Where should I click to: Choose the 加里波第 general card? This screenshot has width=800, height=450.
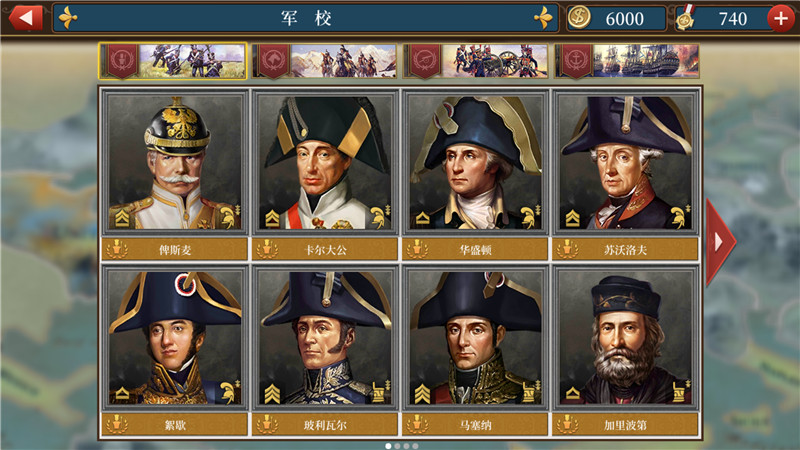626,340
